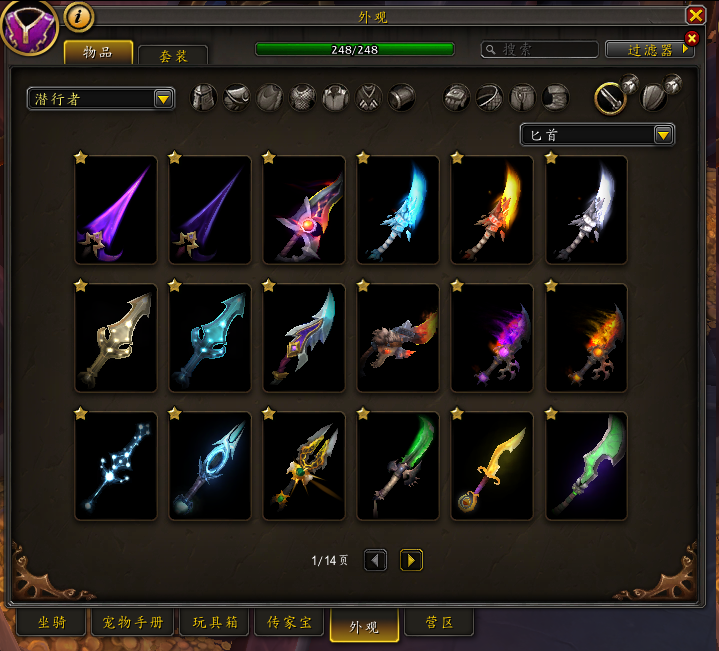The width and height of the screenshot is (719, 651).
Task: Open the 匕首 weapon type dropdown
Action: (597, 135)
